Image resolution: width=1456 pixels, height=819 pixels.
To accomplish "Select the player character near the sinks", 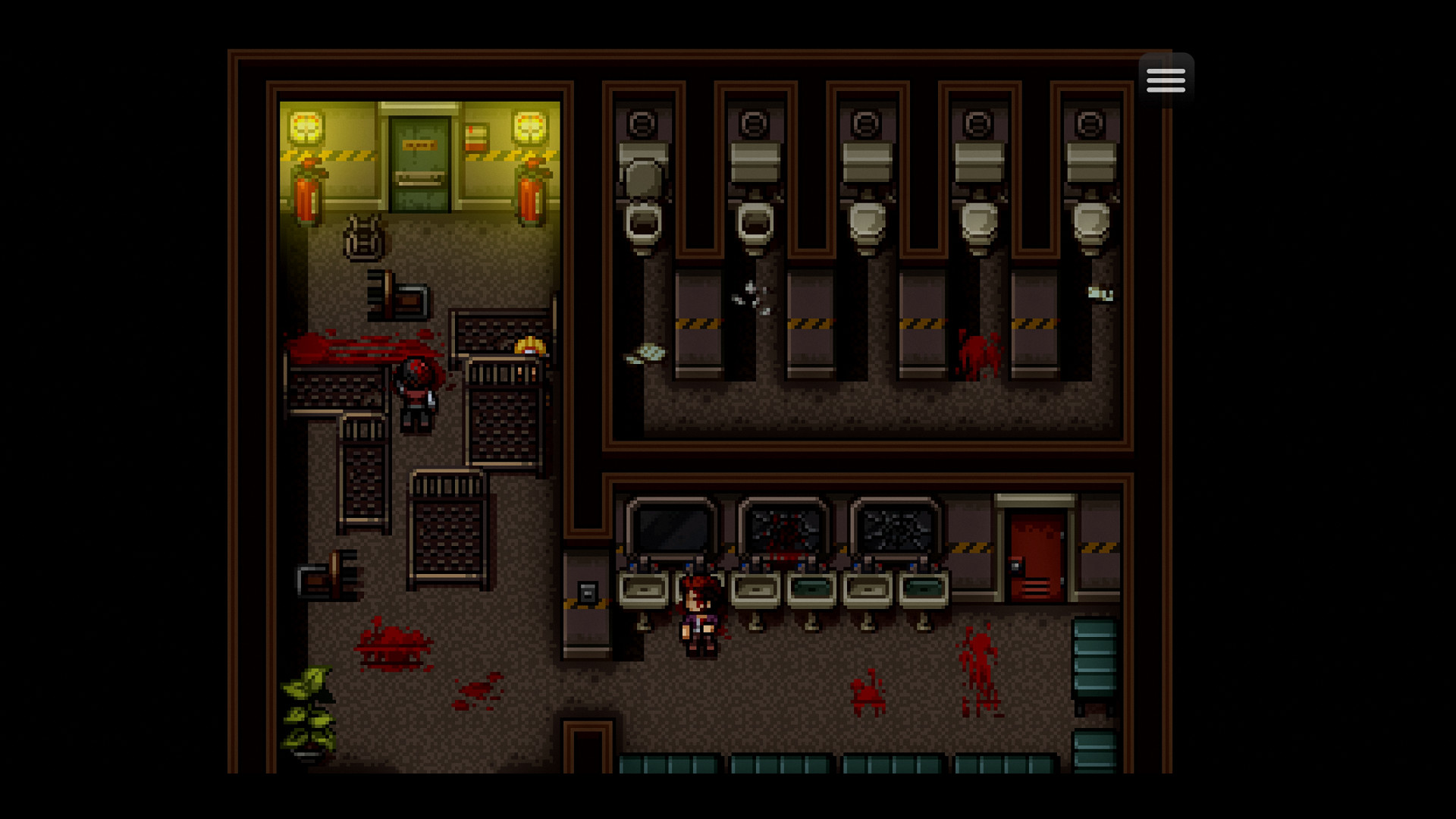I will [x=698, y=614].
